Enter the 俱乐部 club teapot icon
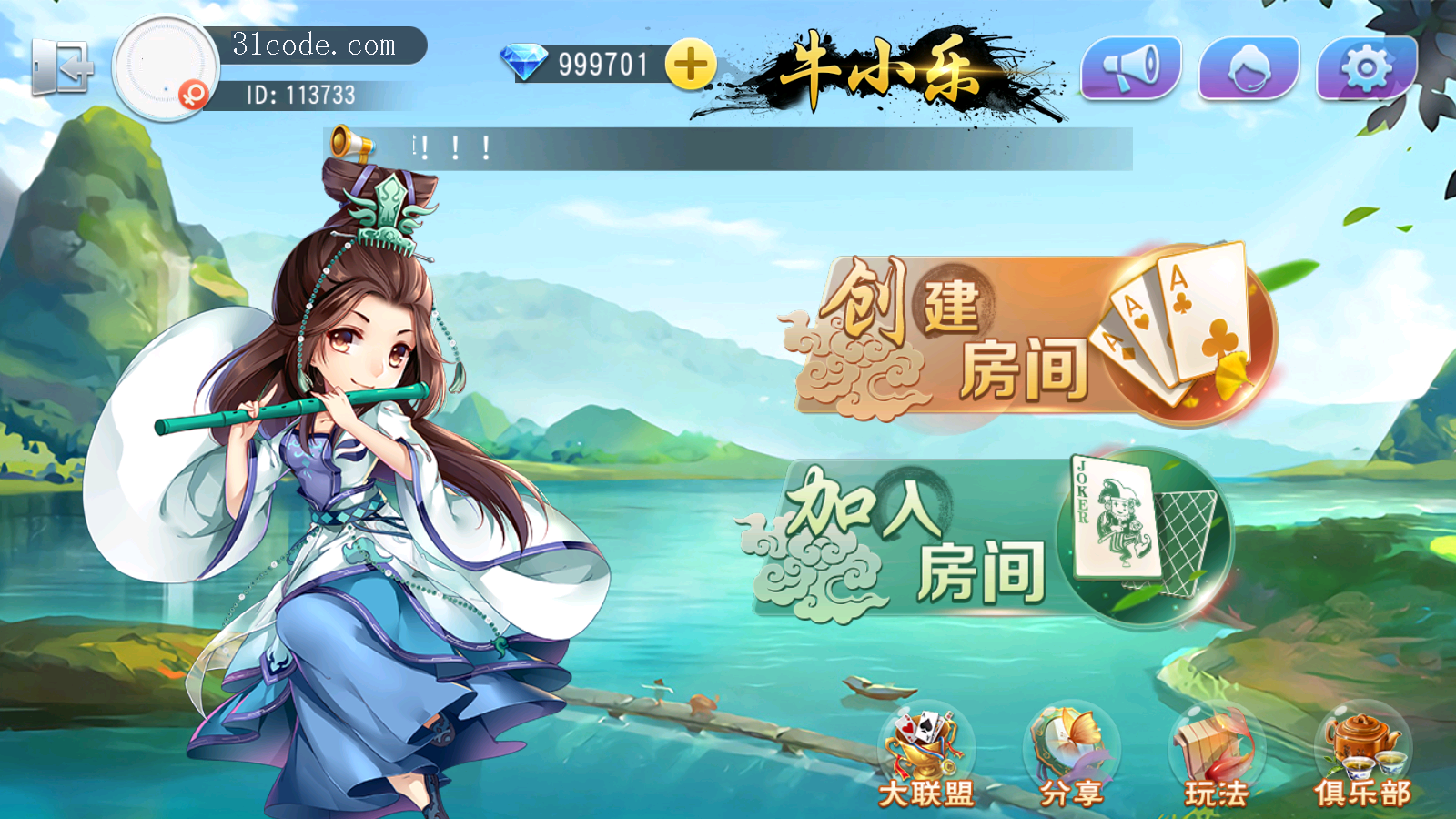This screenshot has height=819, width=1456. [x=1362, y=757]
